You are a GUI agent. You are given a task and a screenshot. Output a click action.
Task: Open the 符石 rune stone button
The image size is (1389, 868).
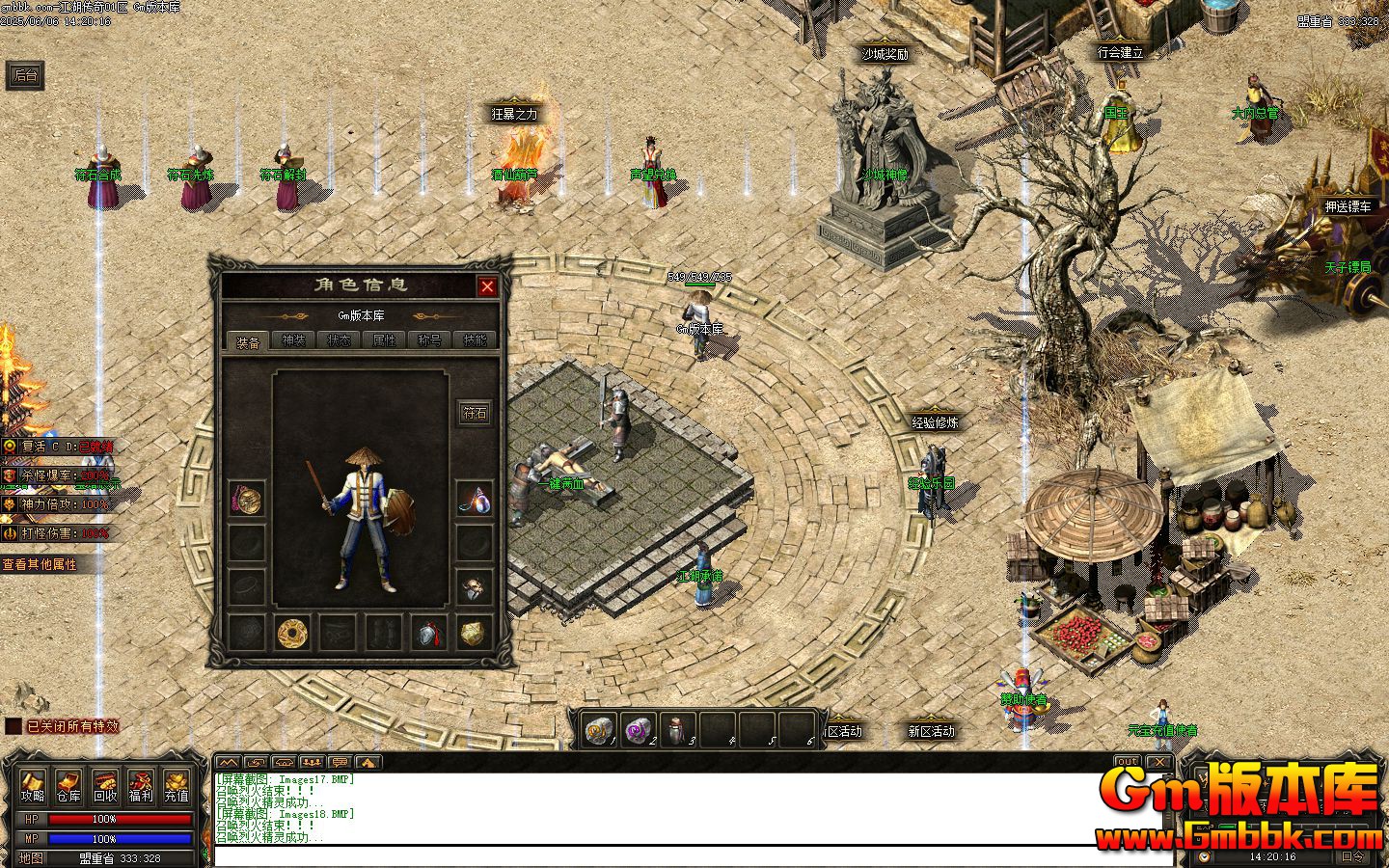(x=475, y=414)
